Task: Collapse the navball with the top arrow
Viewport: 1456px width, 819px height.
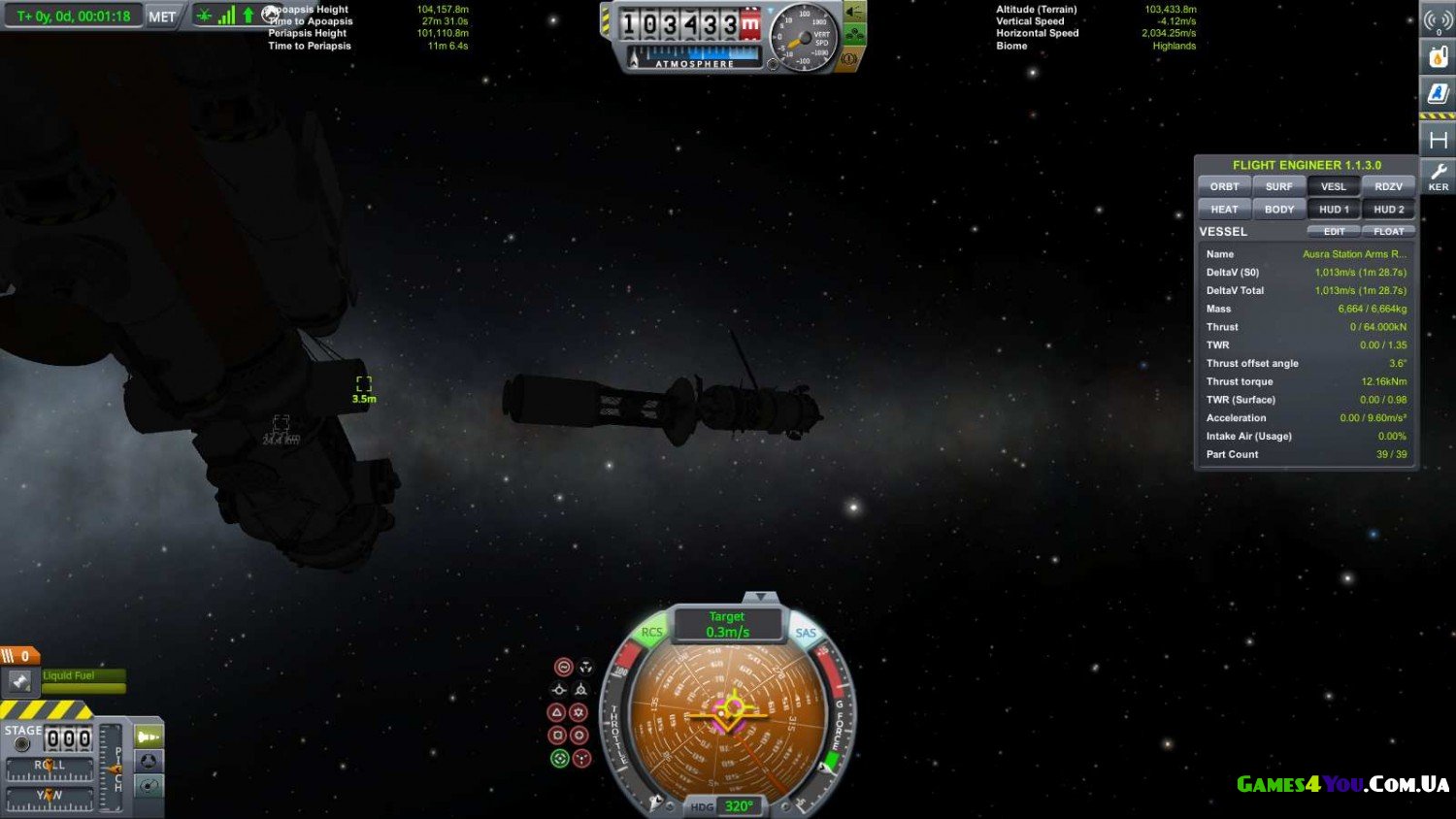Action: (x=760, y=597)
